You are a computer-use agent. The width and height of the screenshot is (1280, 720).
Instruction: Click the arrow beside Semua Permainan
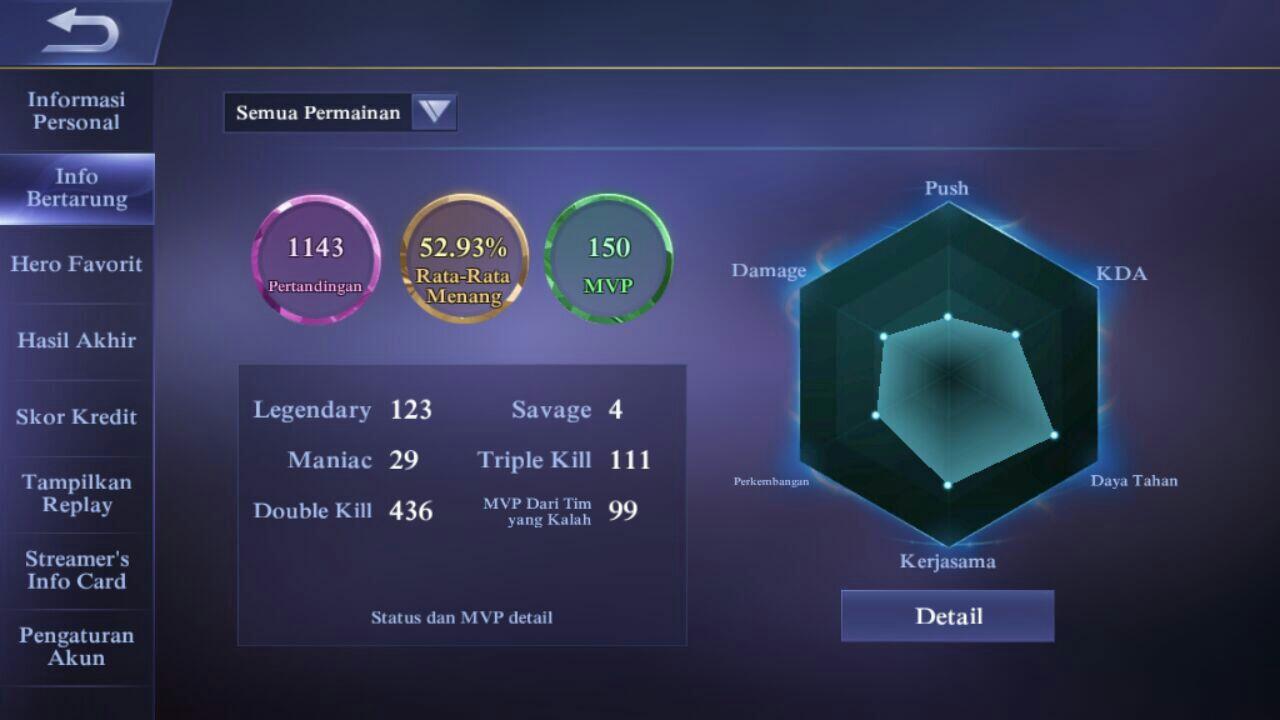(432, 112)
